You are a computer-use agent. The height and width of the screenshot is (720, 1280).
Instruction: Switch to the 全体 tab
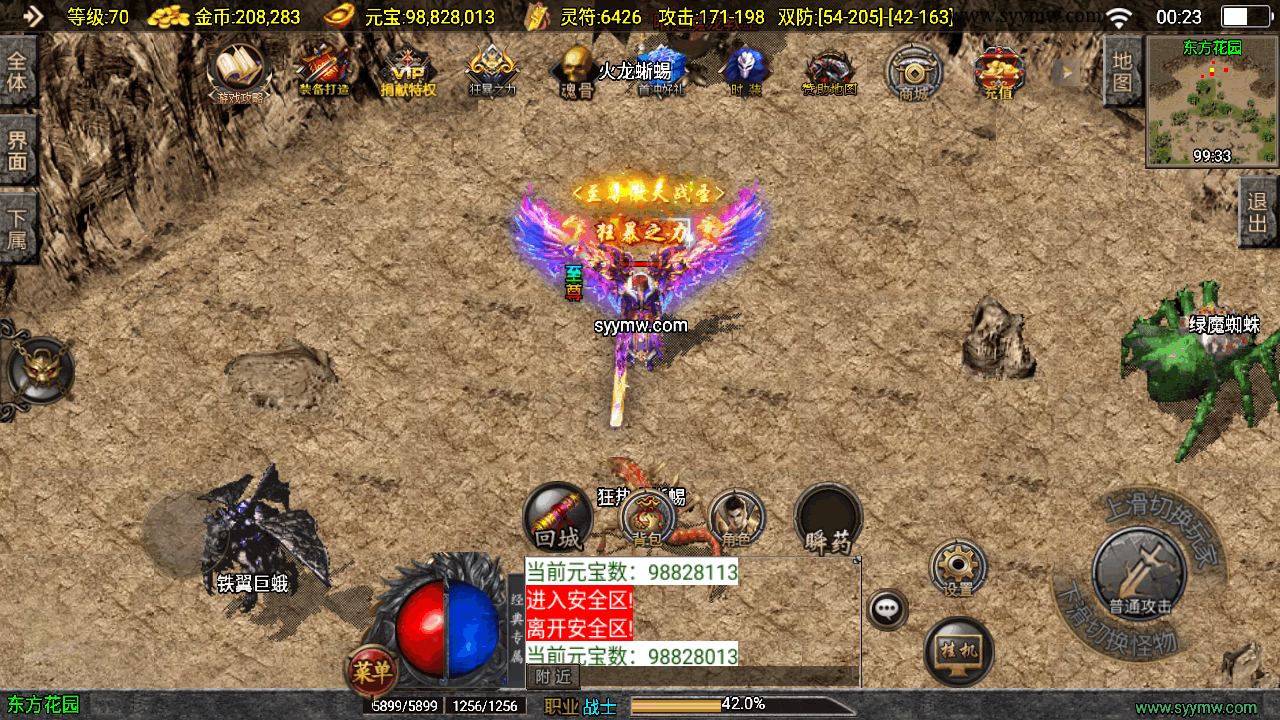coord(17,70)
